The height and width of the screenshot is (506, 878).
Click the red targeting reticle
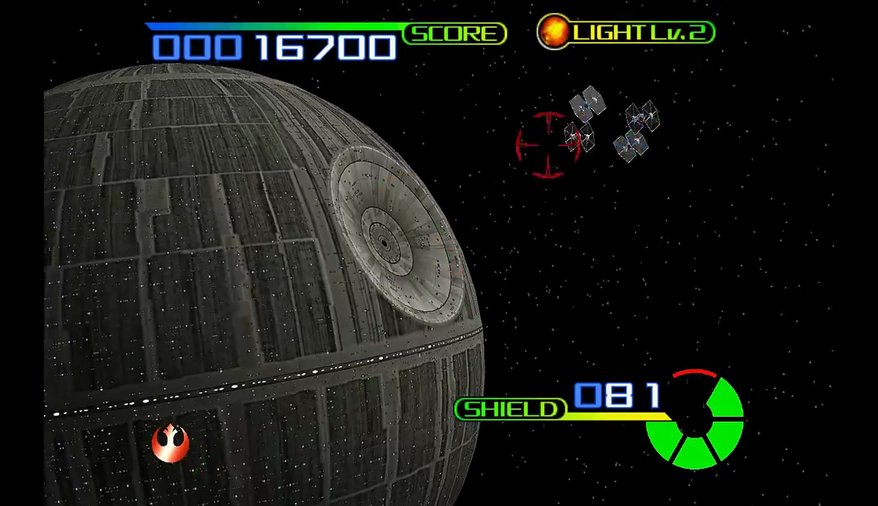click(x=548, y=145)
